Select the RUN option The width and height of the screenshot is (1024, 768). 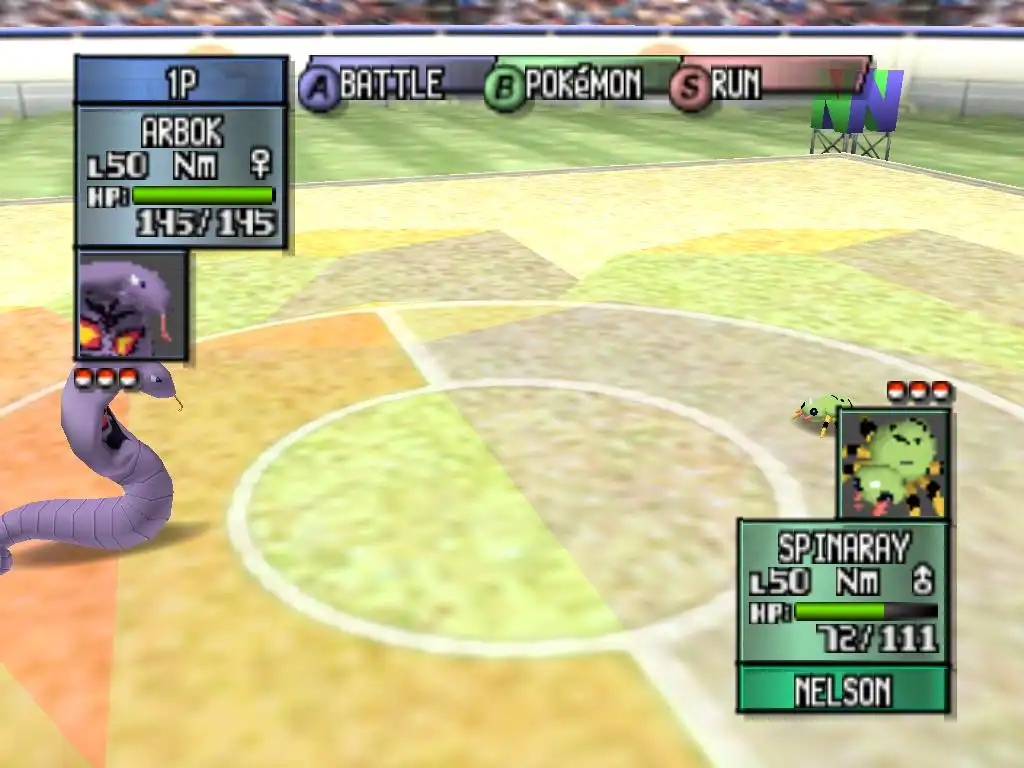pyautogui.click(x=723, y=85)
